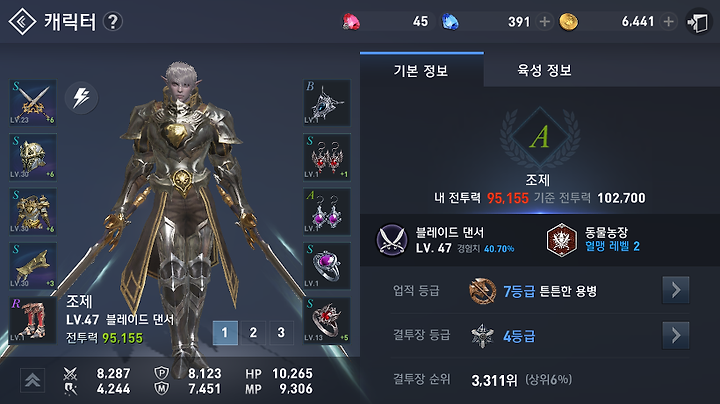Viewport: 720px width, 404px height.
Task: Select the B-grade necklace slot
Action: point(327,103)
